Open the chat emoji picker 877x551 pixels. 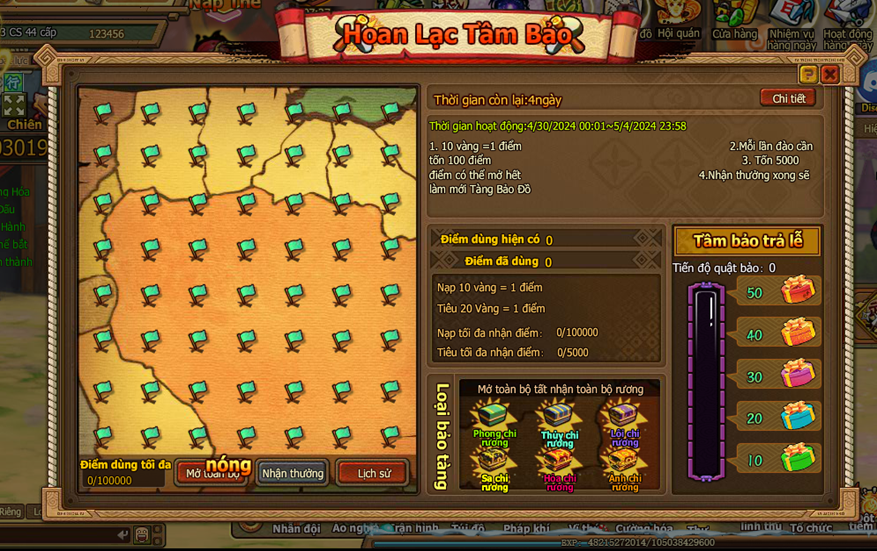click(143, 535)
